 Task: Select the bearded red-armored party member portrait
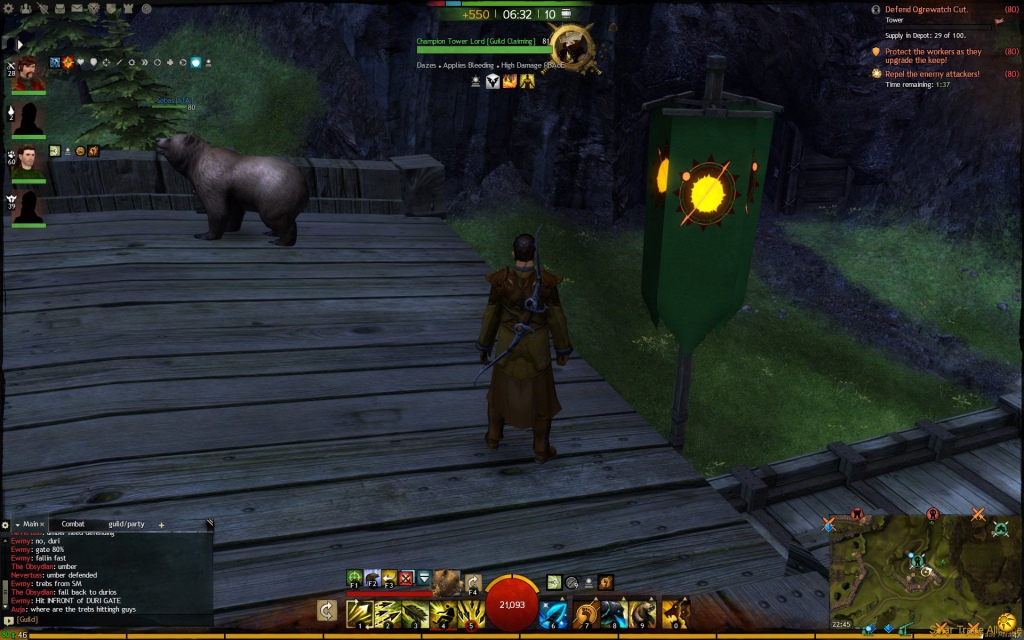coord(28,75)
